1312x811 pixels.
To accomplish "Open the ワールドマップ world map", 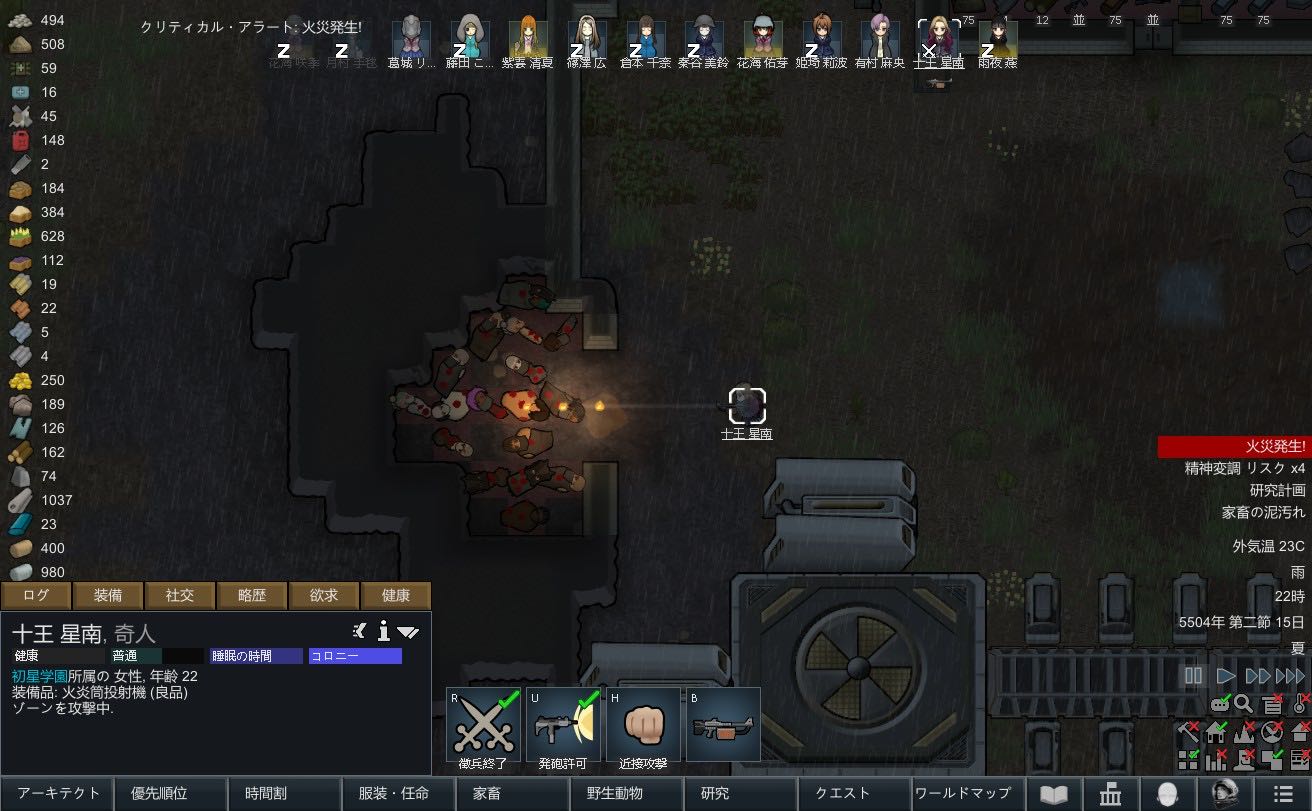I will point(963,793).
